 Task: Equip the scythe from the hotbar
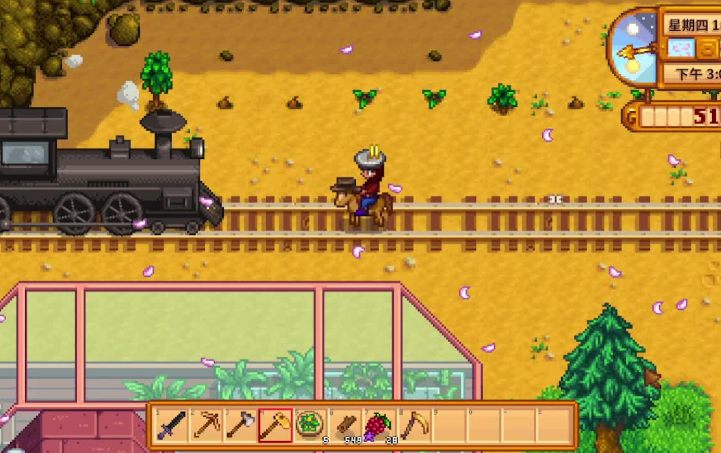tap(413, 426)
